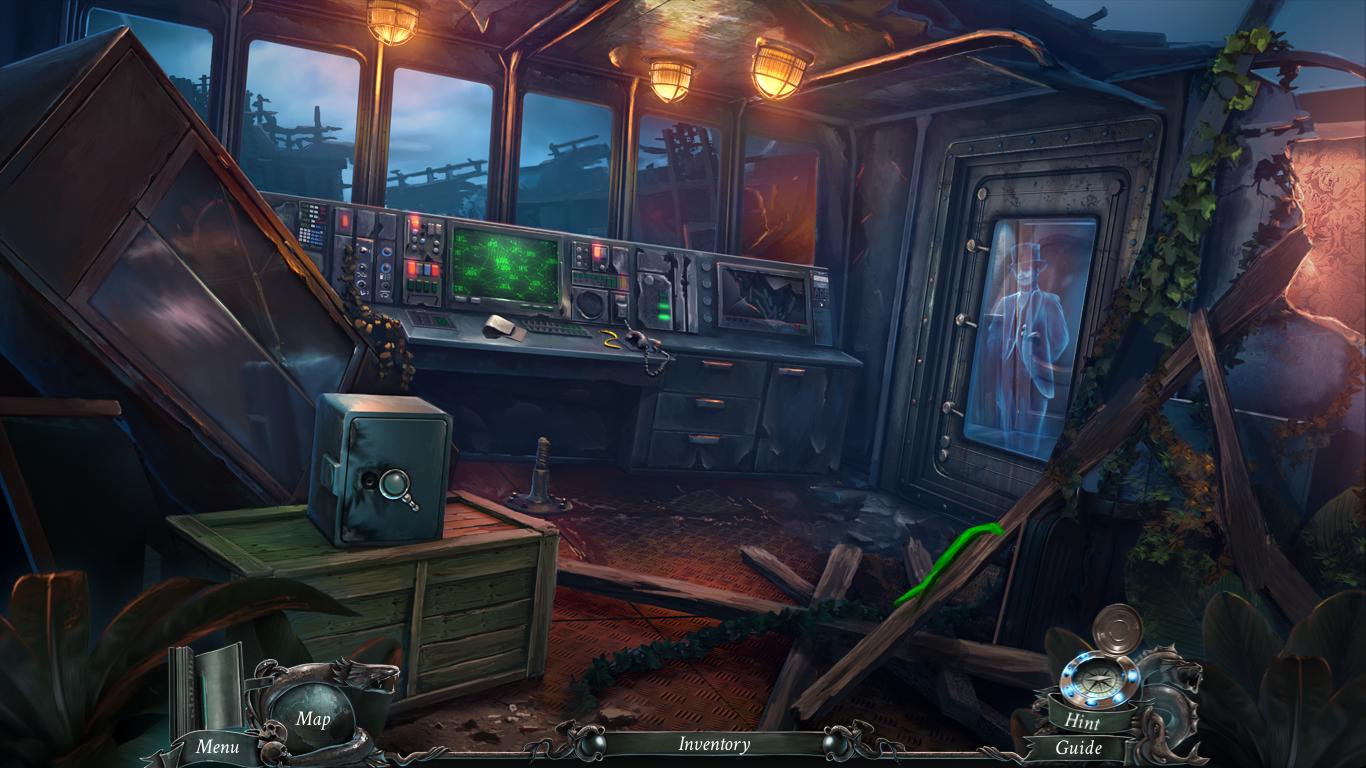Image resolution: width=1366 pixels, height=768 pixels.
Task: Open the Map globe
Action: click(x=312, y=717)
